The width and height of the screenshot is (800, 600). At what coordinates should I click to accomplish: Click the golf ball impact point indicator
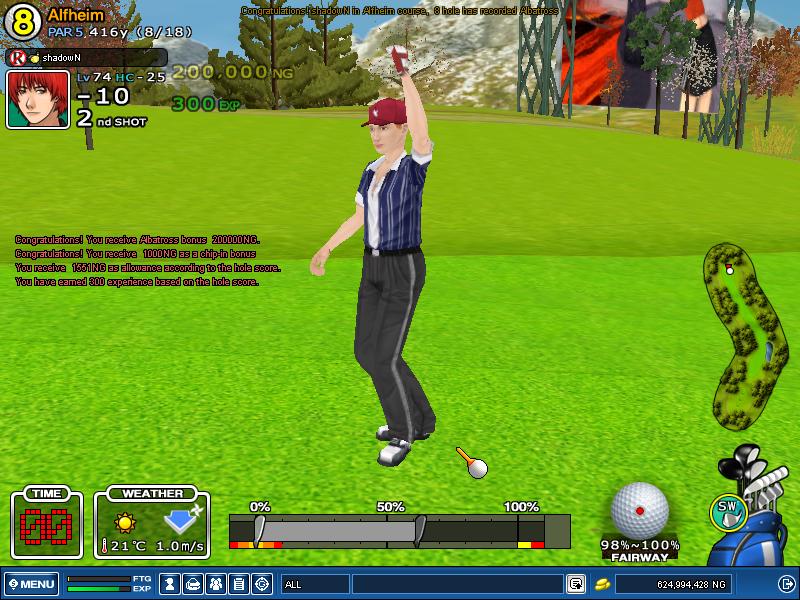(639, 510)
